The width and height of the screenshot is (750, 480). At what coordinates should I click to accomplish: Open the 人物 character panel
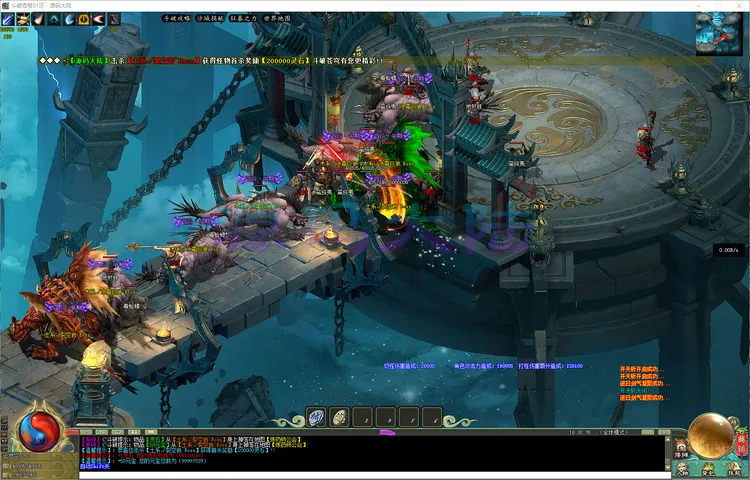(x=680, y=468)
